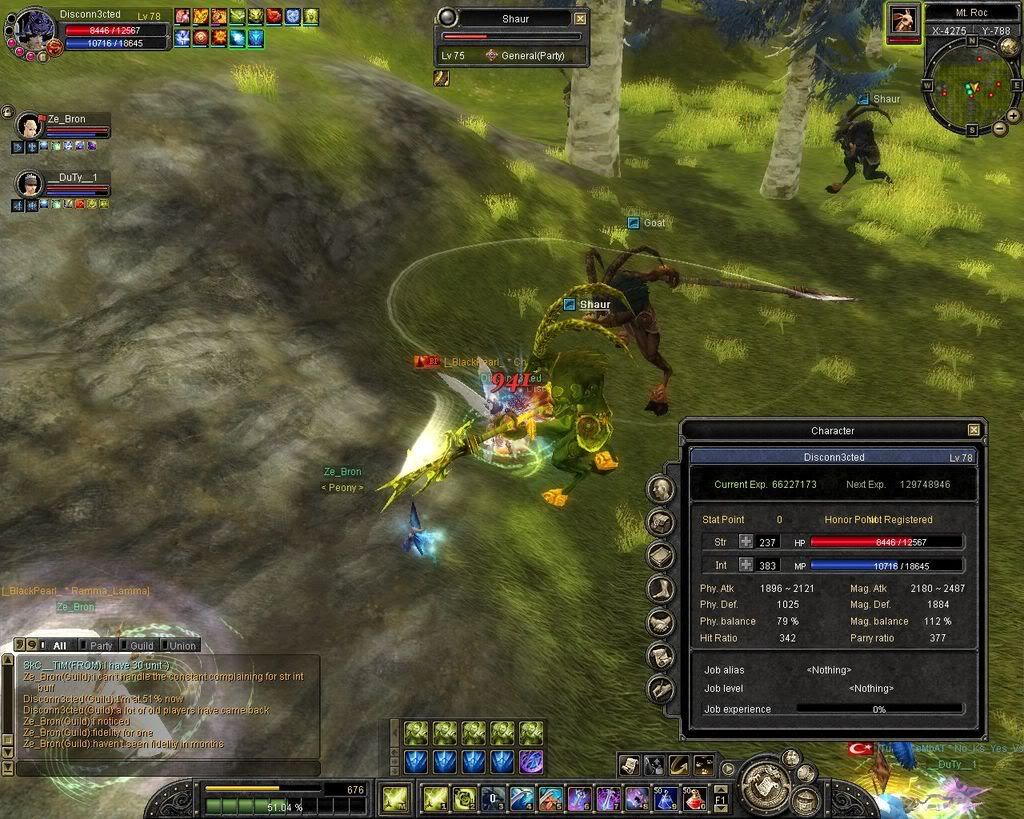The width and height of the screenshot is (1024, 819).
Task: Open the boot icon side tab
Action: tap(660, 589)
